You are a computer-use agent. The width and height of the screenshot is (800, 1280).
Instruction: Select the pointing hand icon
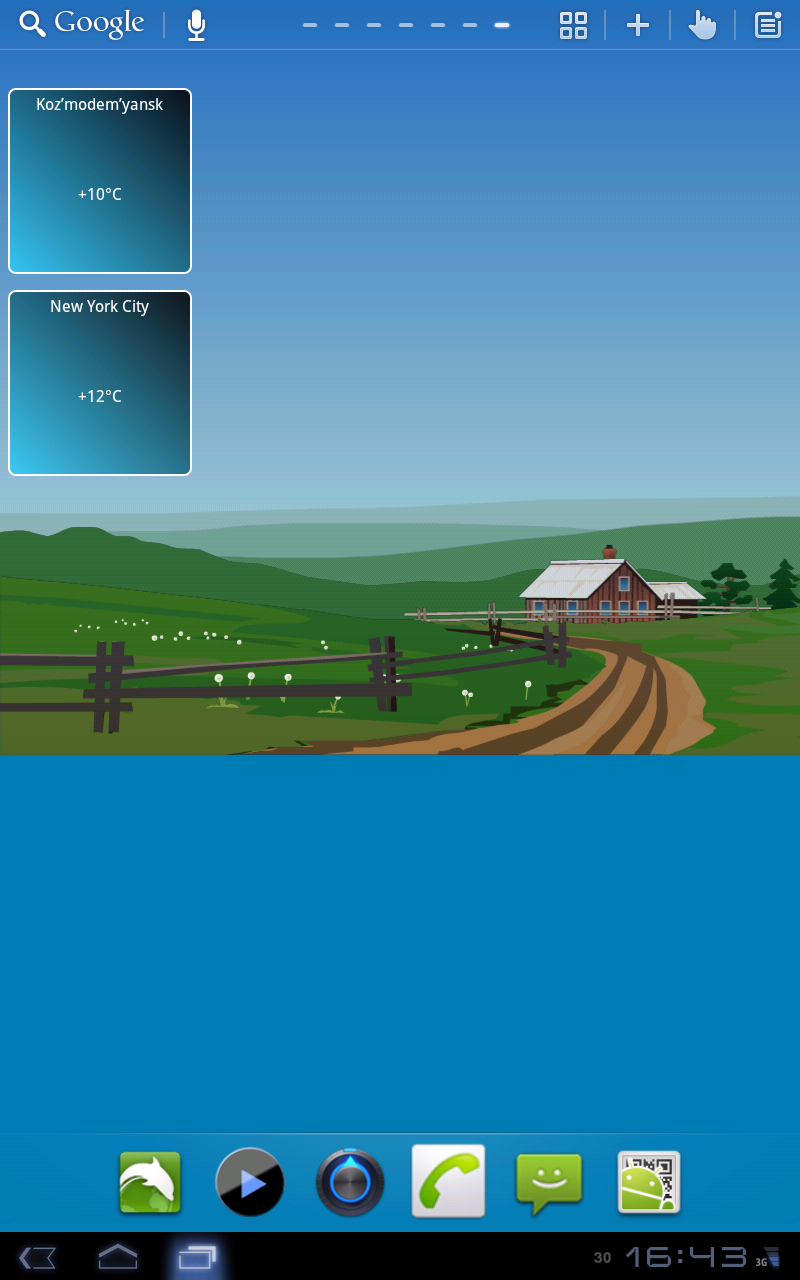(703, 25)
